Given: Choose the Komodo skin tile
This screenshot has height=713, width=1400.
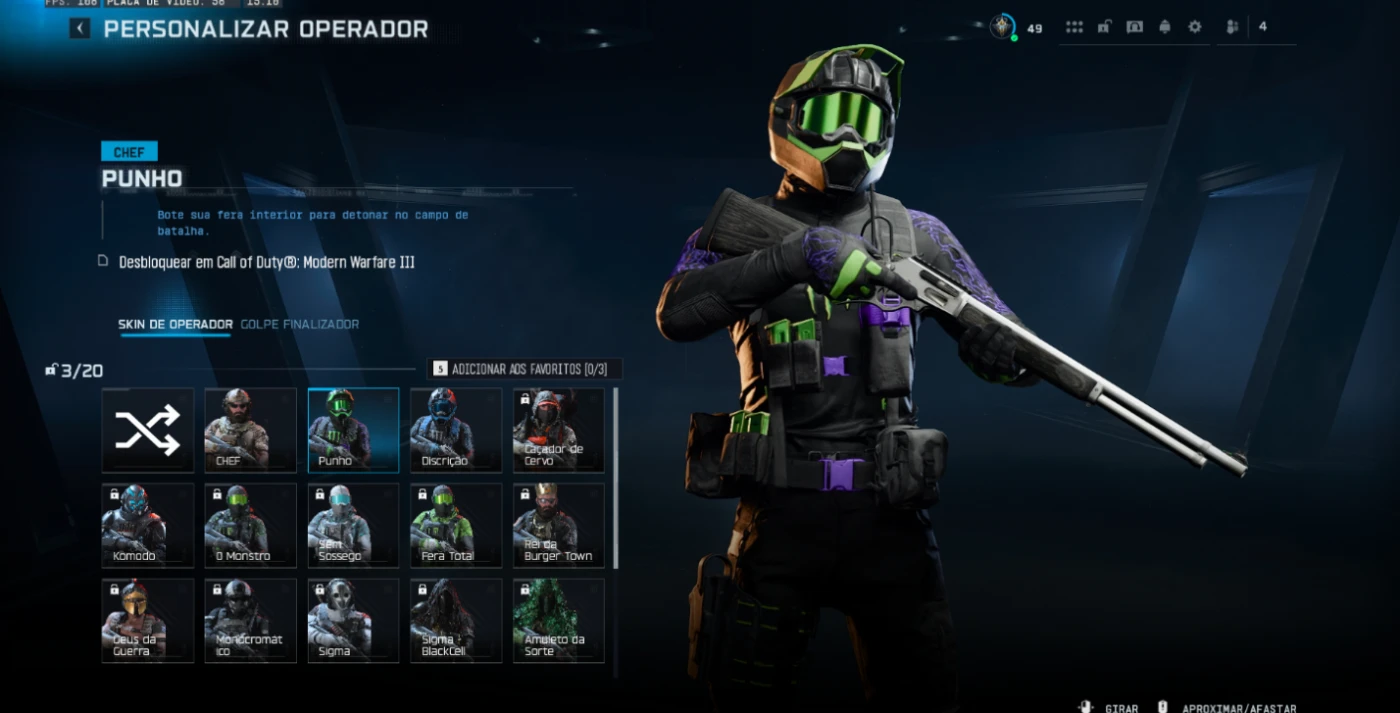Looking at the screenshot, I should (x=148, y=525).
